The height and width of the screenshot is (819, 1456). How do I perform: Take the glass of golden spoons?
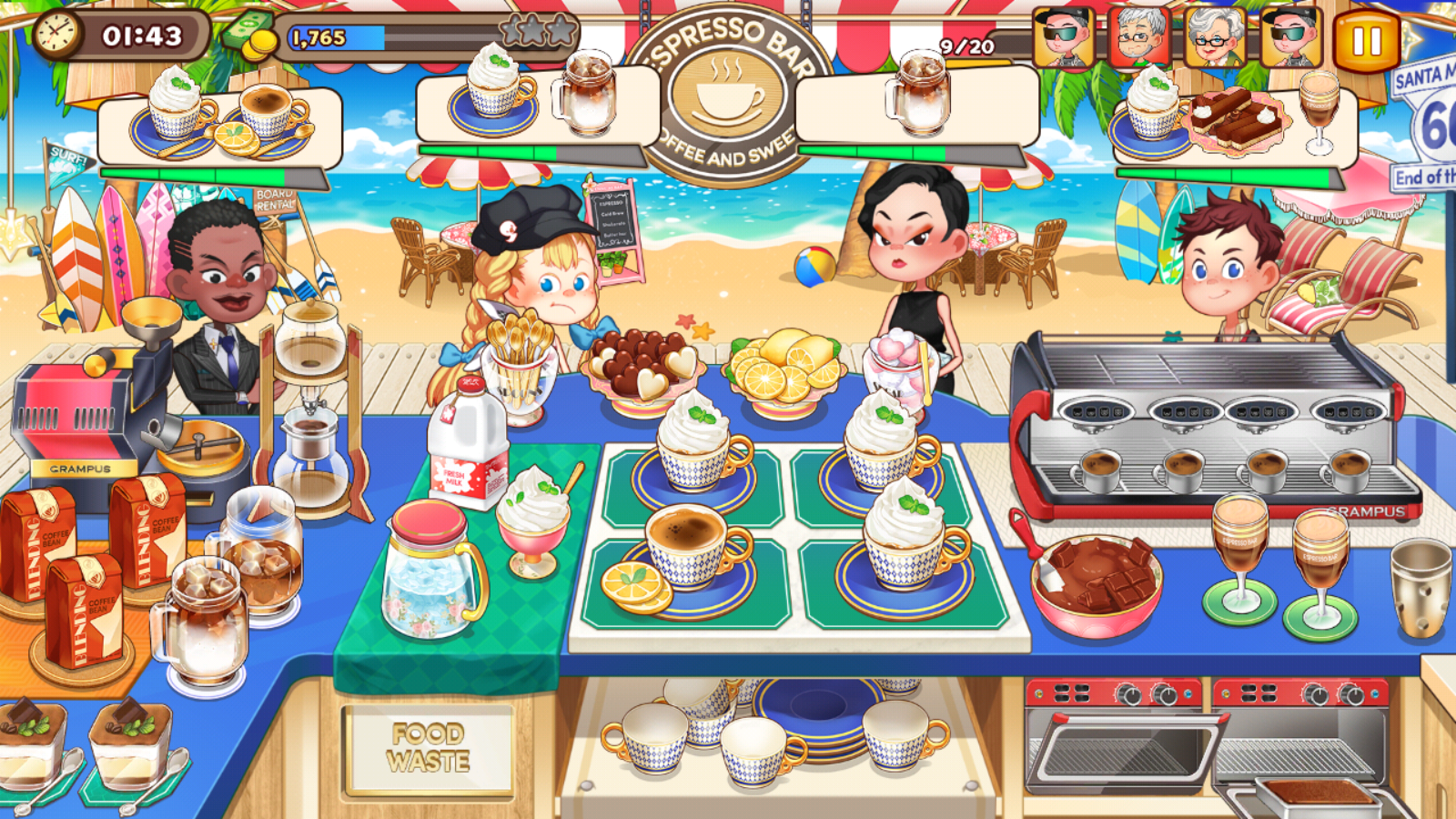point(521,369)
